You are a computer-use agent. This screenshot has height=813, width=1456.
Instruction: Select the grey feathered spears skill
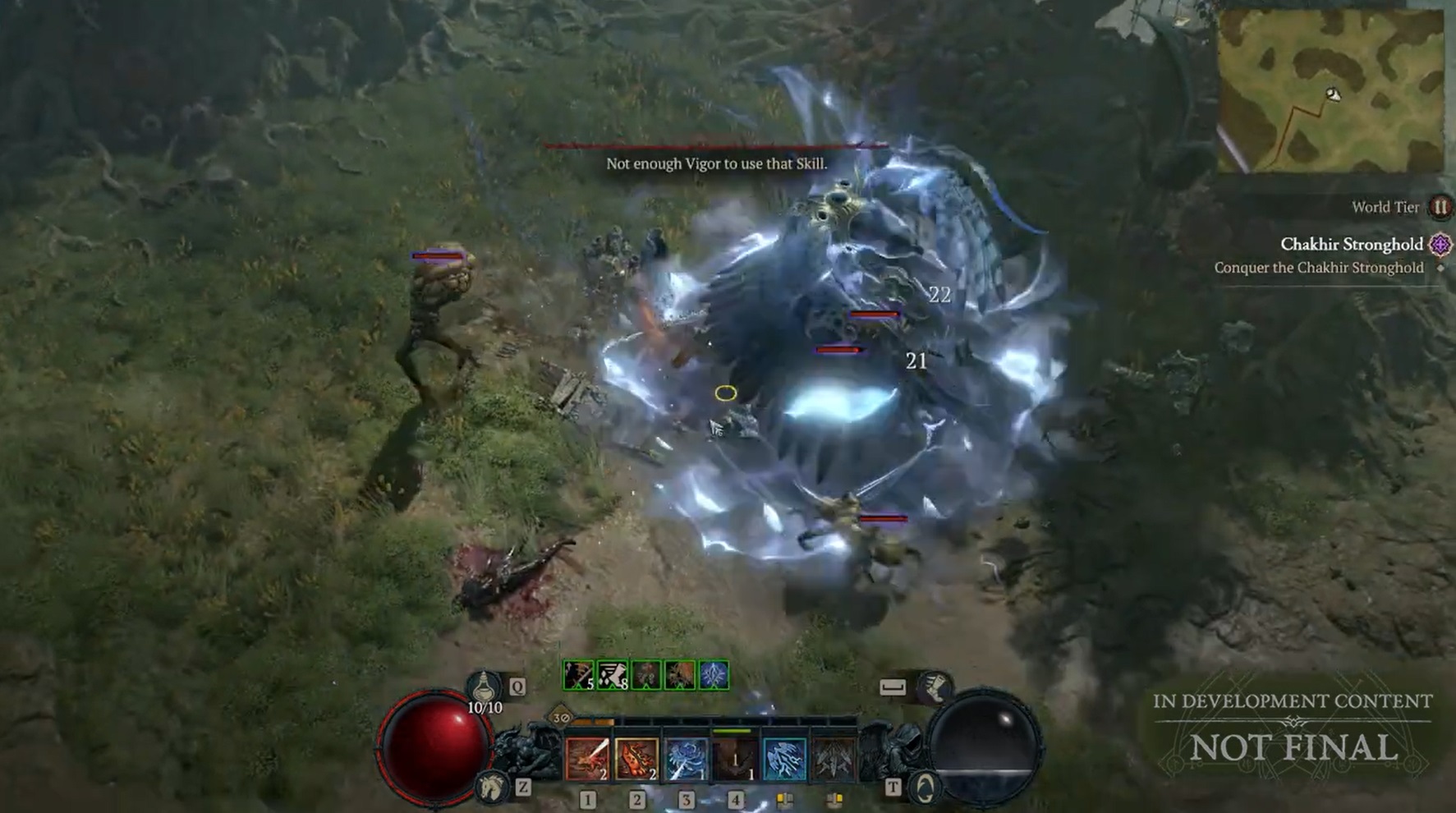click(x=834, y=758)
